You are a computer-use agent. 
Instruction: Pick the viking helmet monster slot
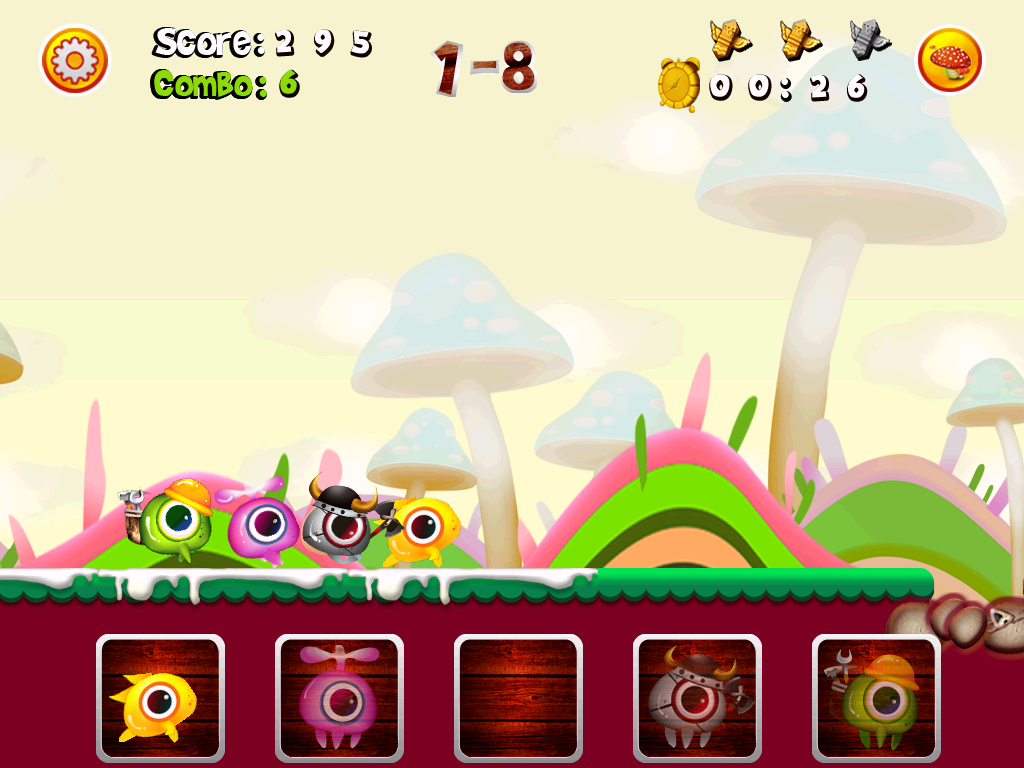697,698
